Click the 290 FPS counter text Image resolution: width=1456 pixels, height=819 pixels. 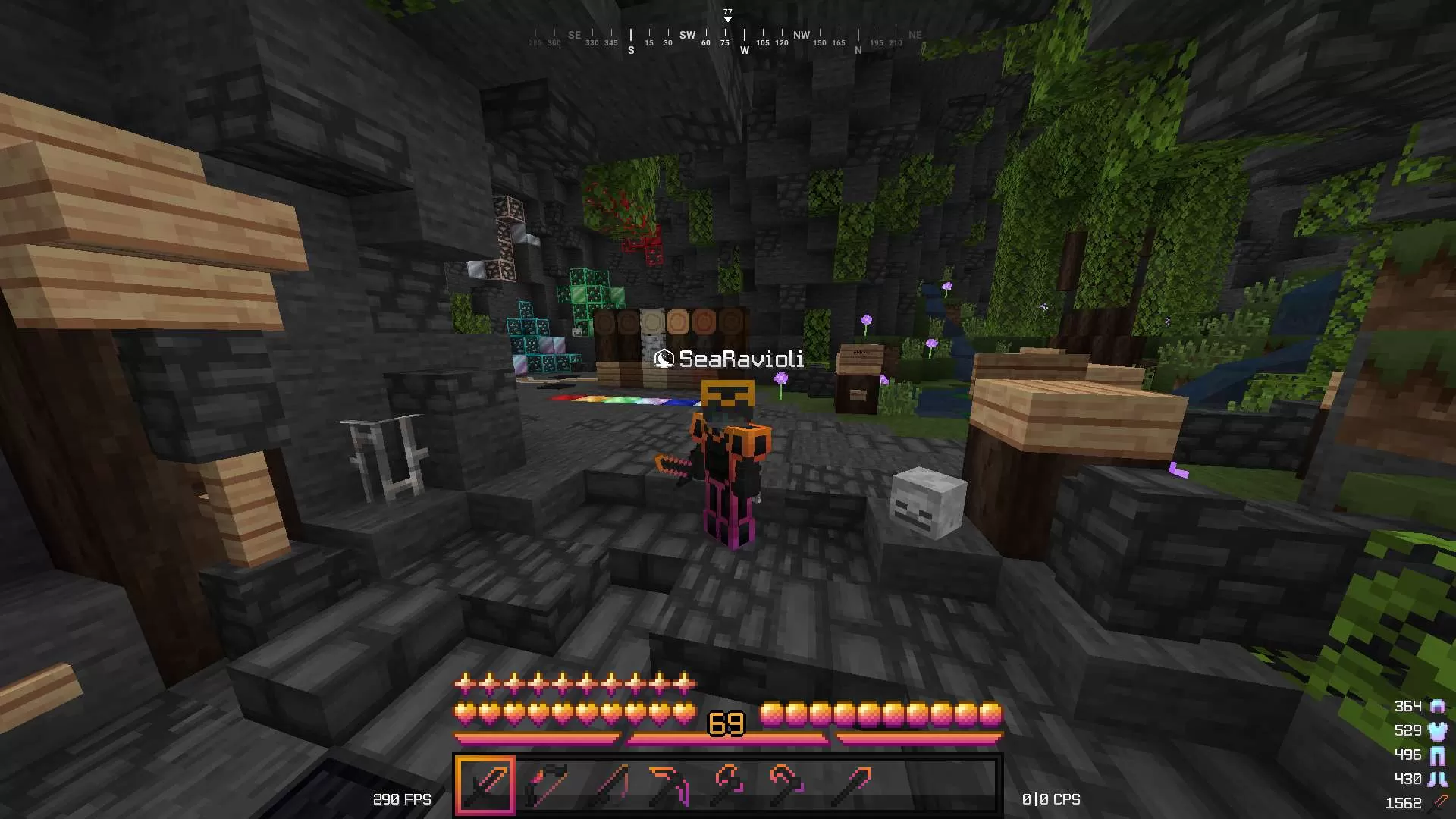[x=402, y=799]
